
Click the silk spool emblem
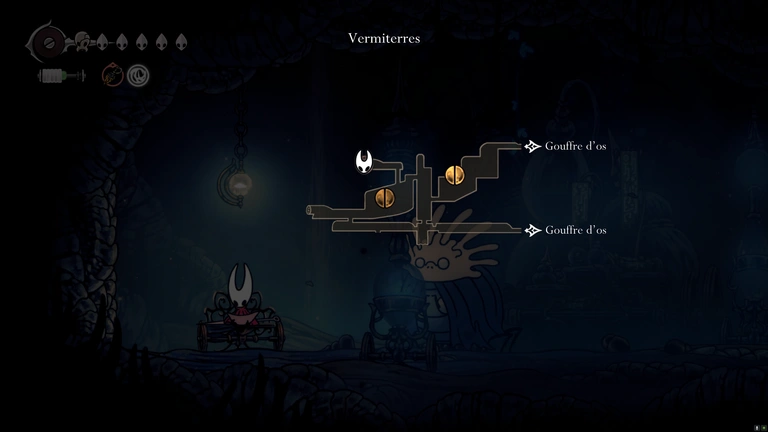[x=45, y=43]
